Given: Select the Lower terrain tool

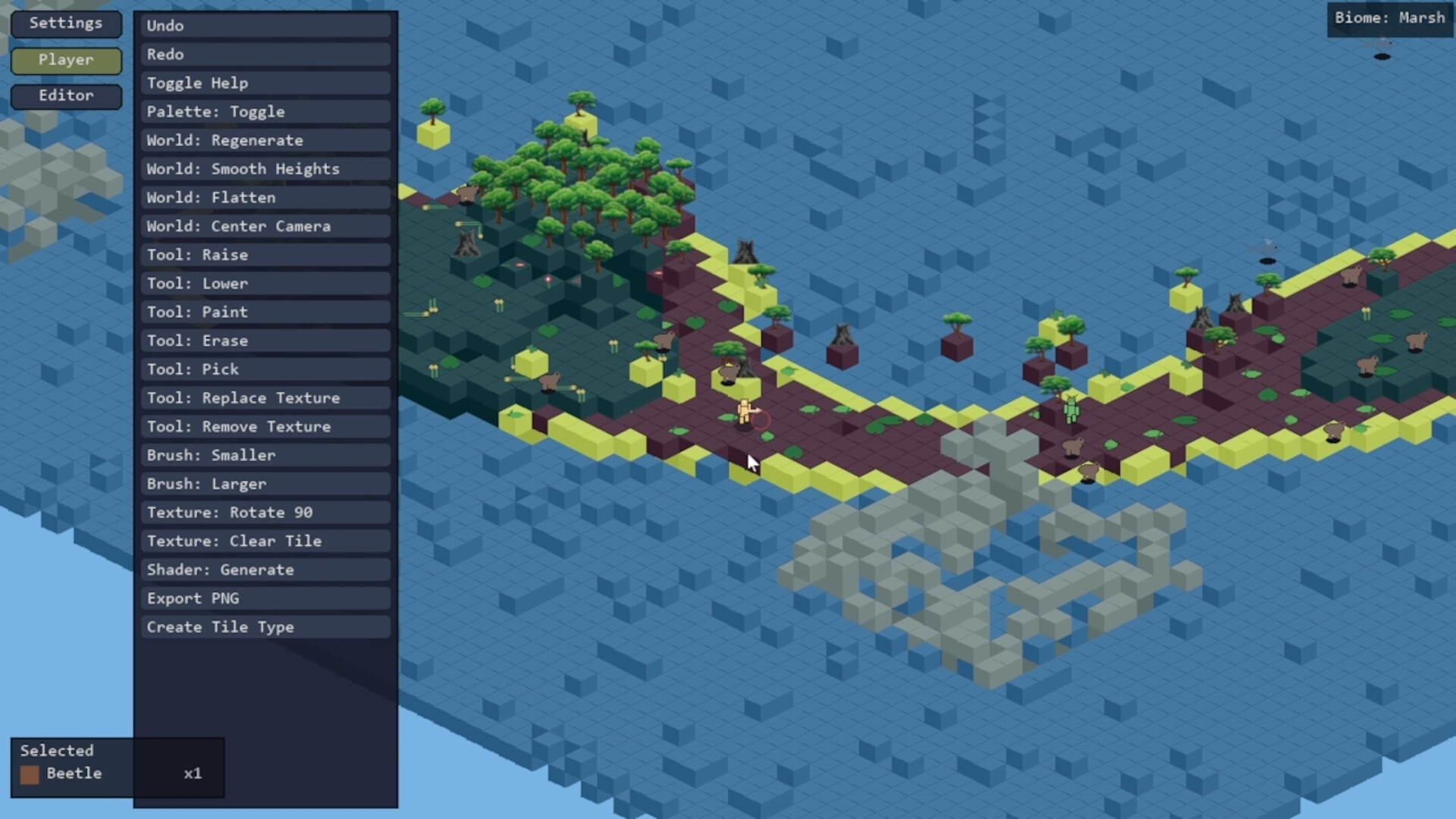Looking at the screenshot, I should click(x=265, y=284).
